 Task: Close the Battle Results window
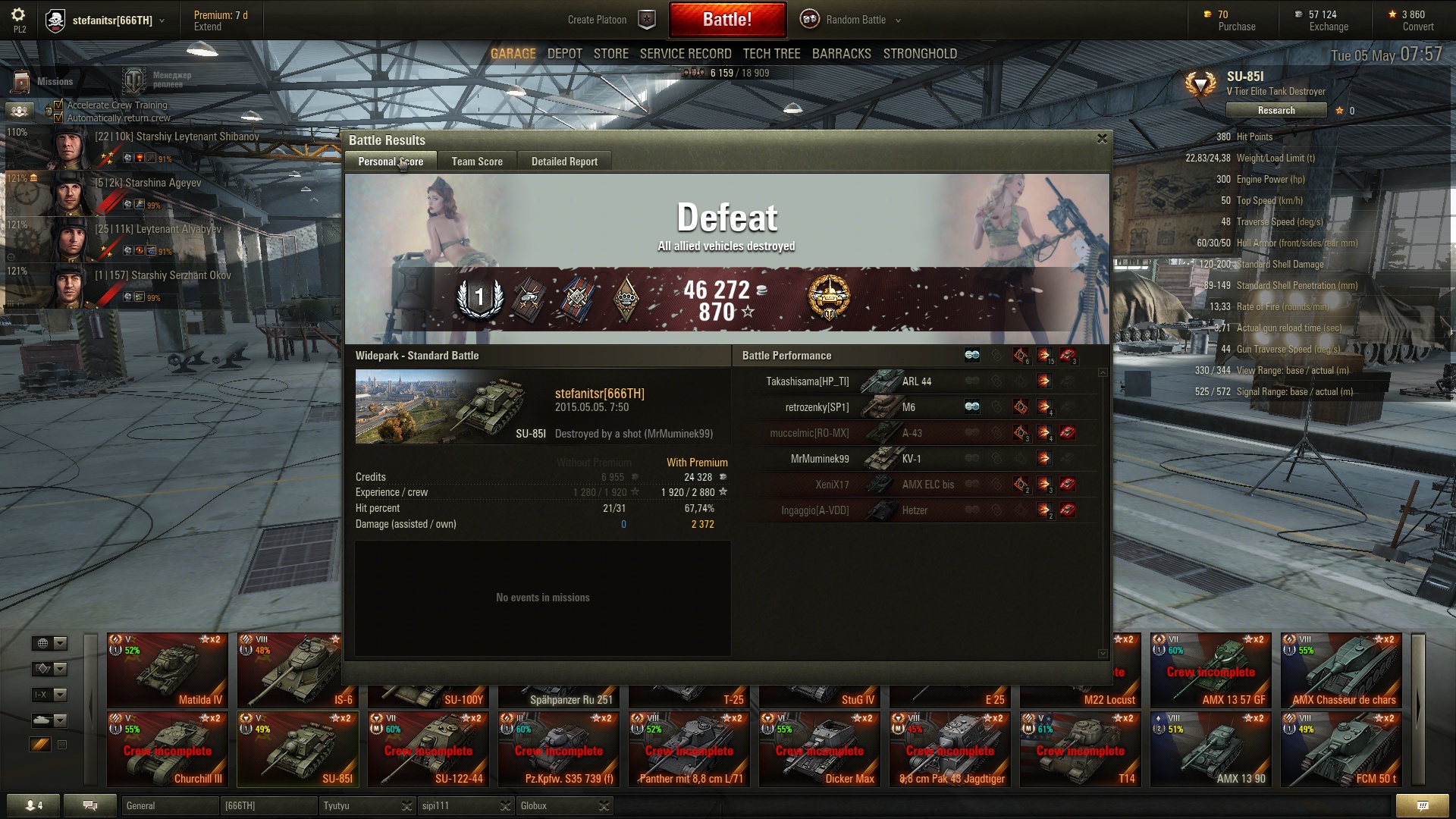(1102, 139)
